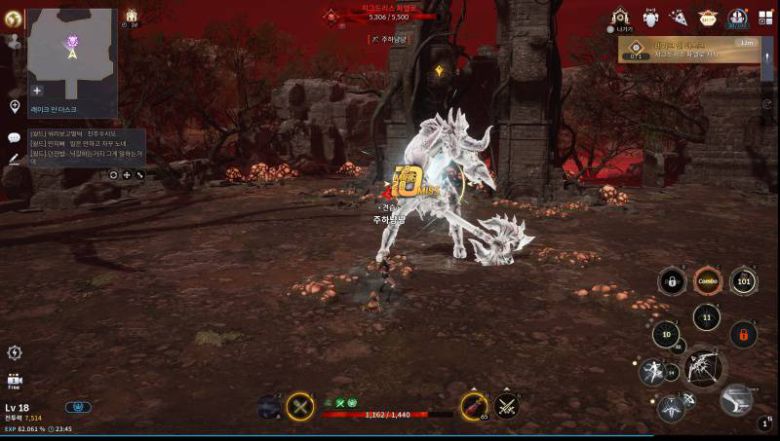Use the dash boot skill
The image size is (780, 441).
[x=736, y=400]
